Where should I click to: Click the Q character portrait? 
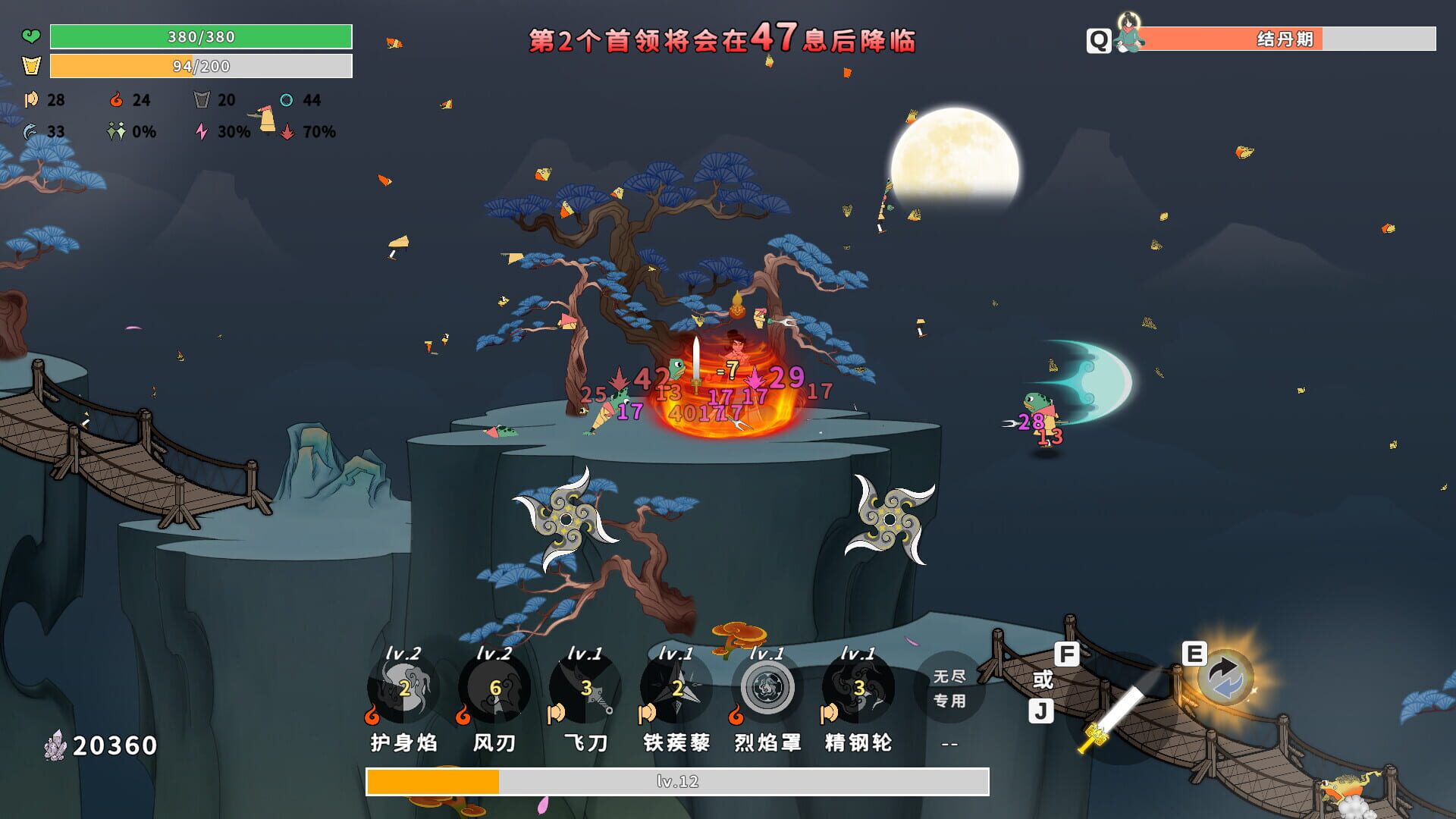click(x=1129, y=36)
